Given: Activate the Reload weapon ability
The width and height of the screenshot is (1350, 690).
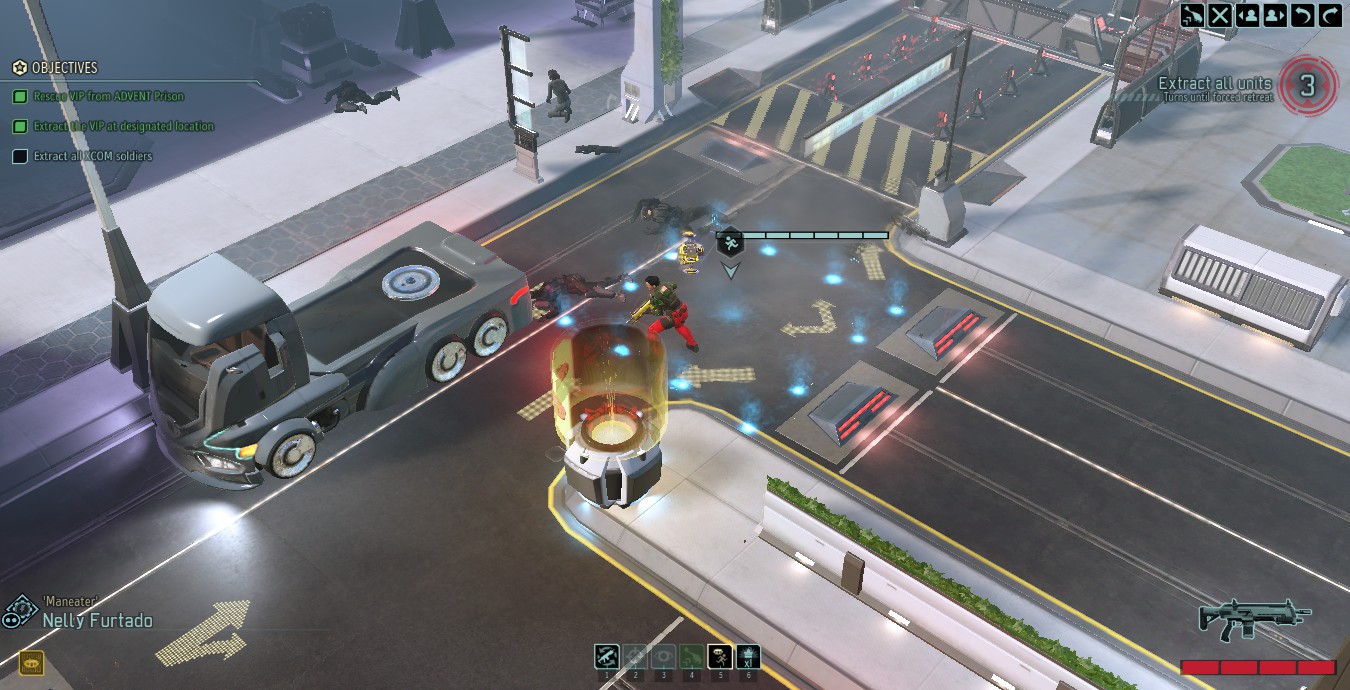Looking at the screenshot, I should 606,657.
